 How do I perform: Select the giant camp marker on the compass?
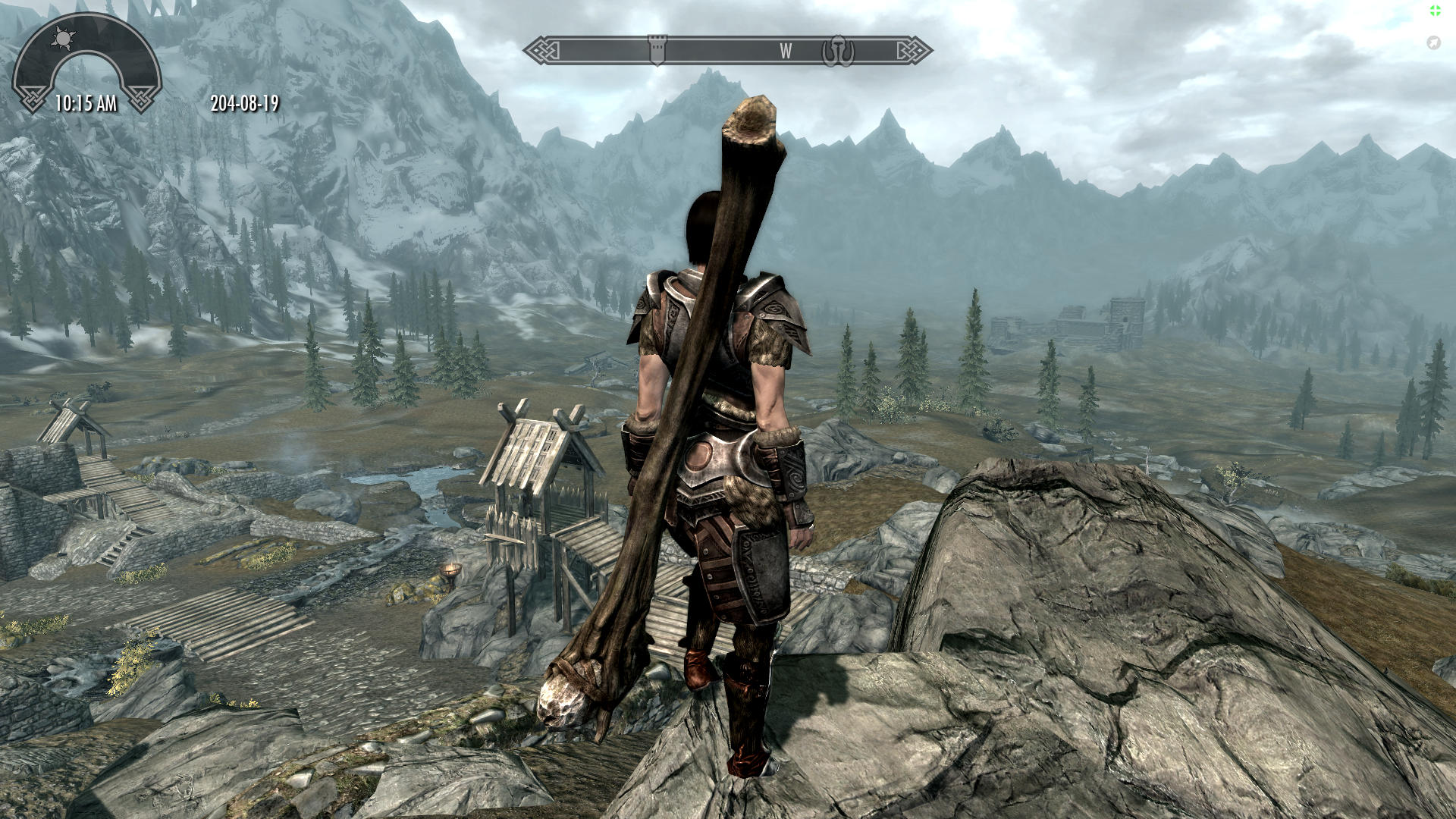coord(838,51)
